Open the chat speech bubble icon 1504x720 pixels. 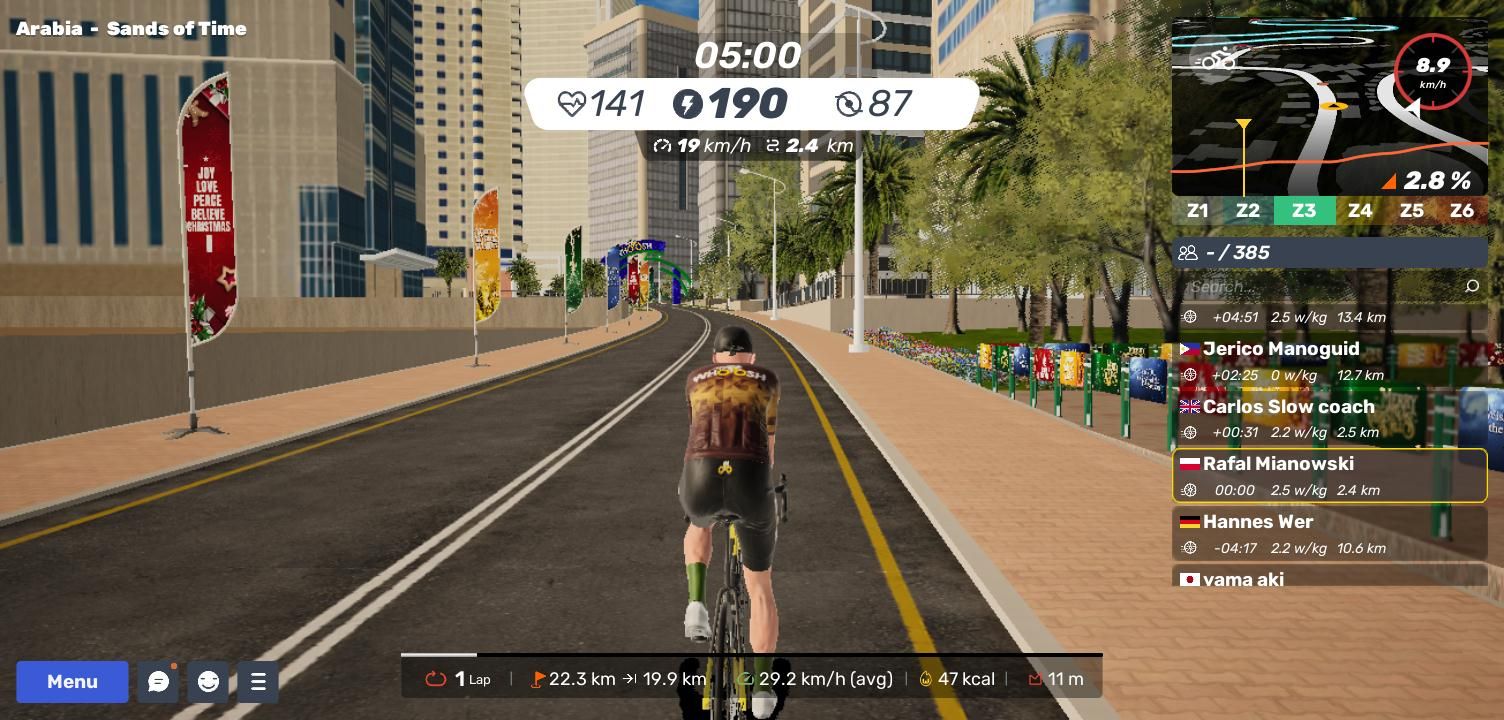pos(158,682)
